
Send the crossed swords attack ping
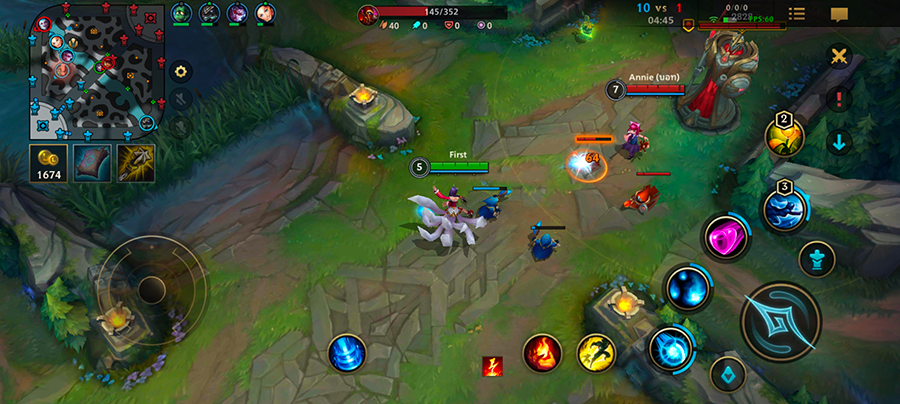[x=838, y=57]
